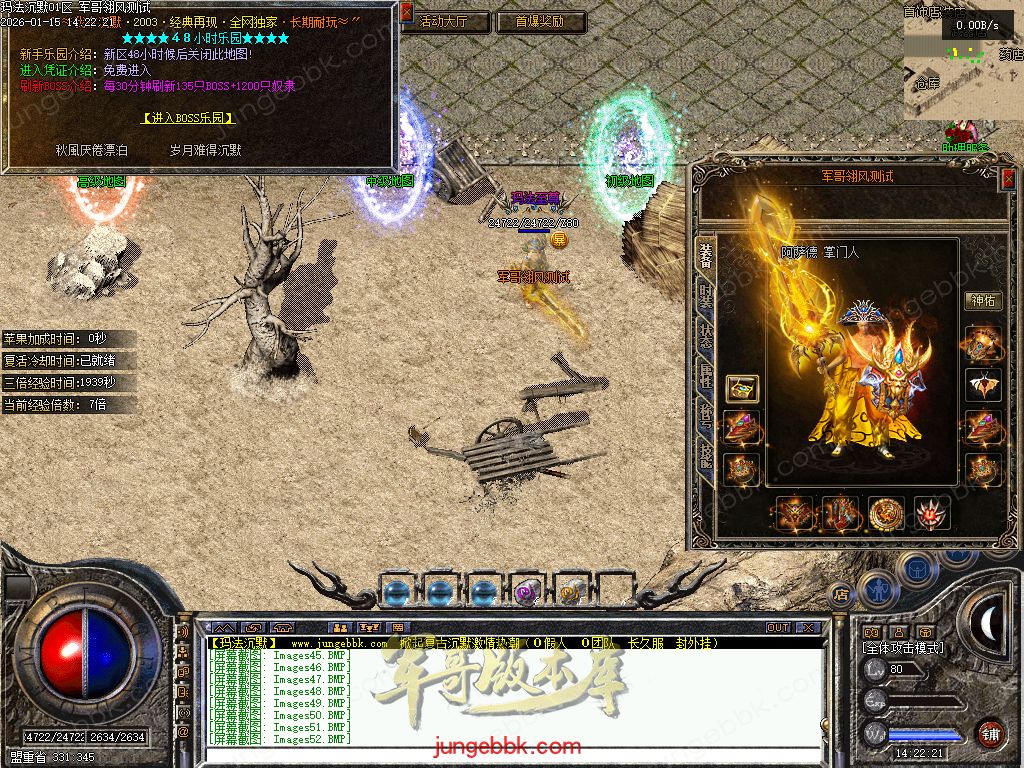Switch to the 时装 costume tab

[706, 297]
